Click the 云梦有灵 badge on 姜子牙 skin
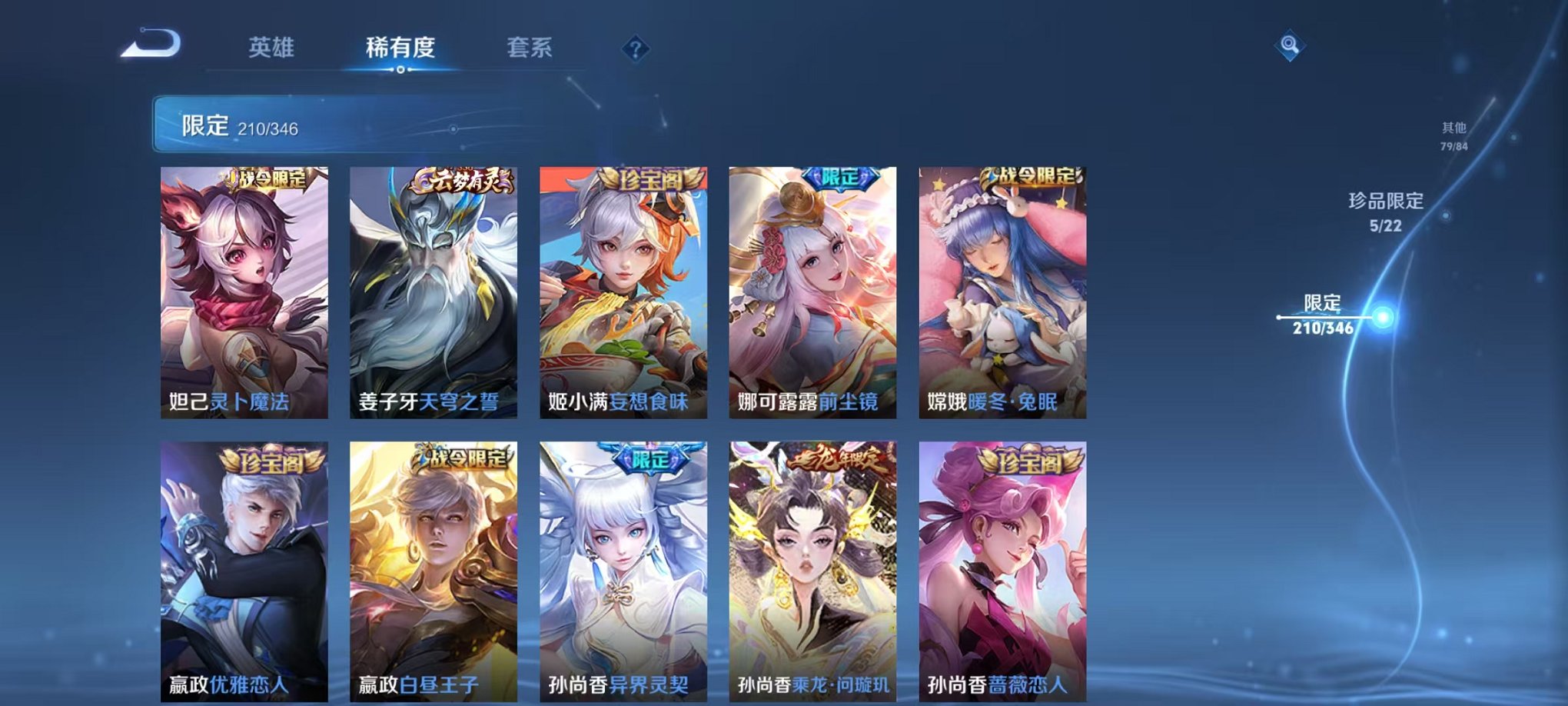The width and height of the screenshot is (1568, 706). click(x=459, y=179)
